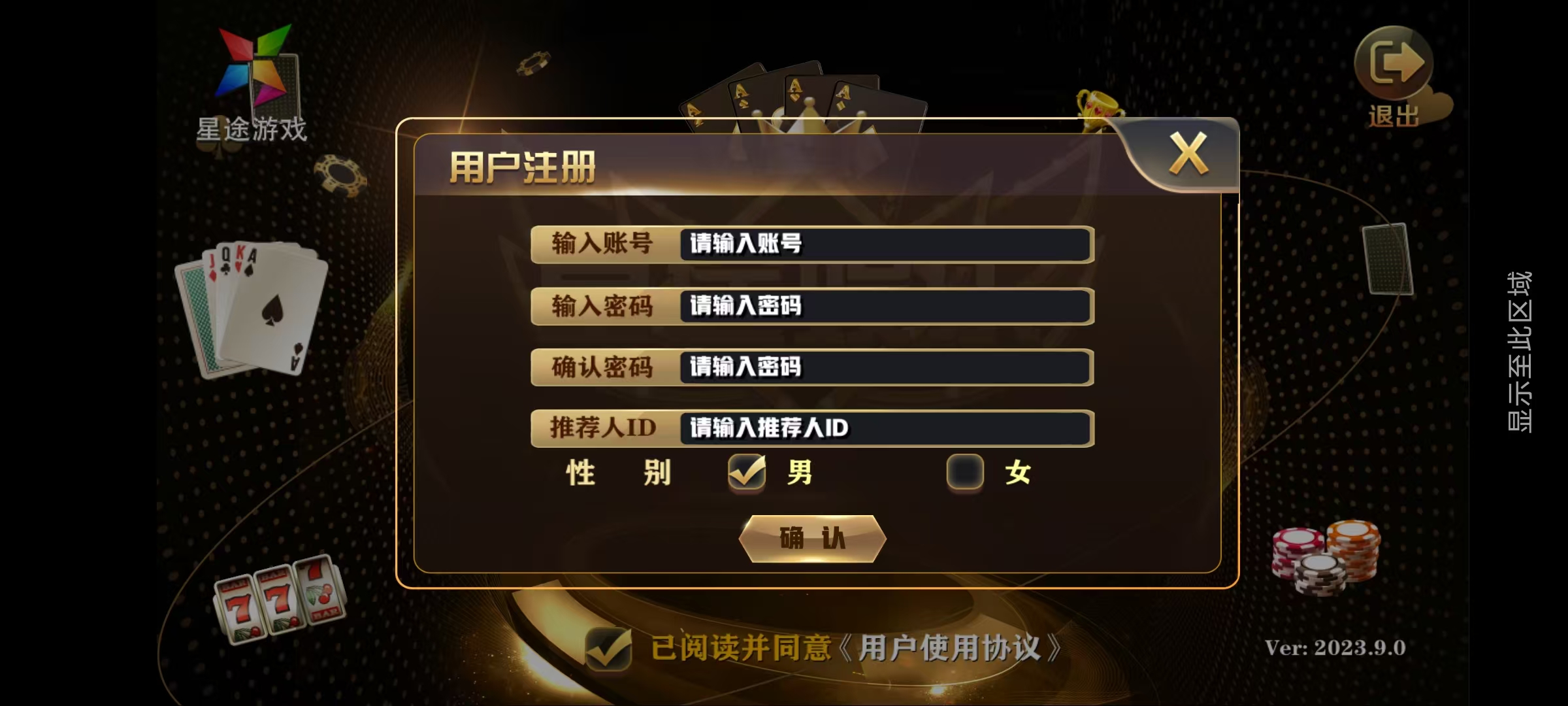
Task: Select the 女 gender checkbox
Action: tap(964, 472)
